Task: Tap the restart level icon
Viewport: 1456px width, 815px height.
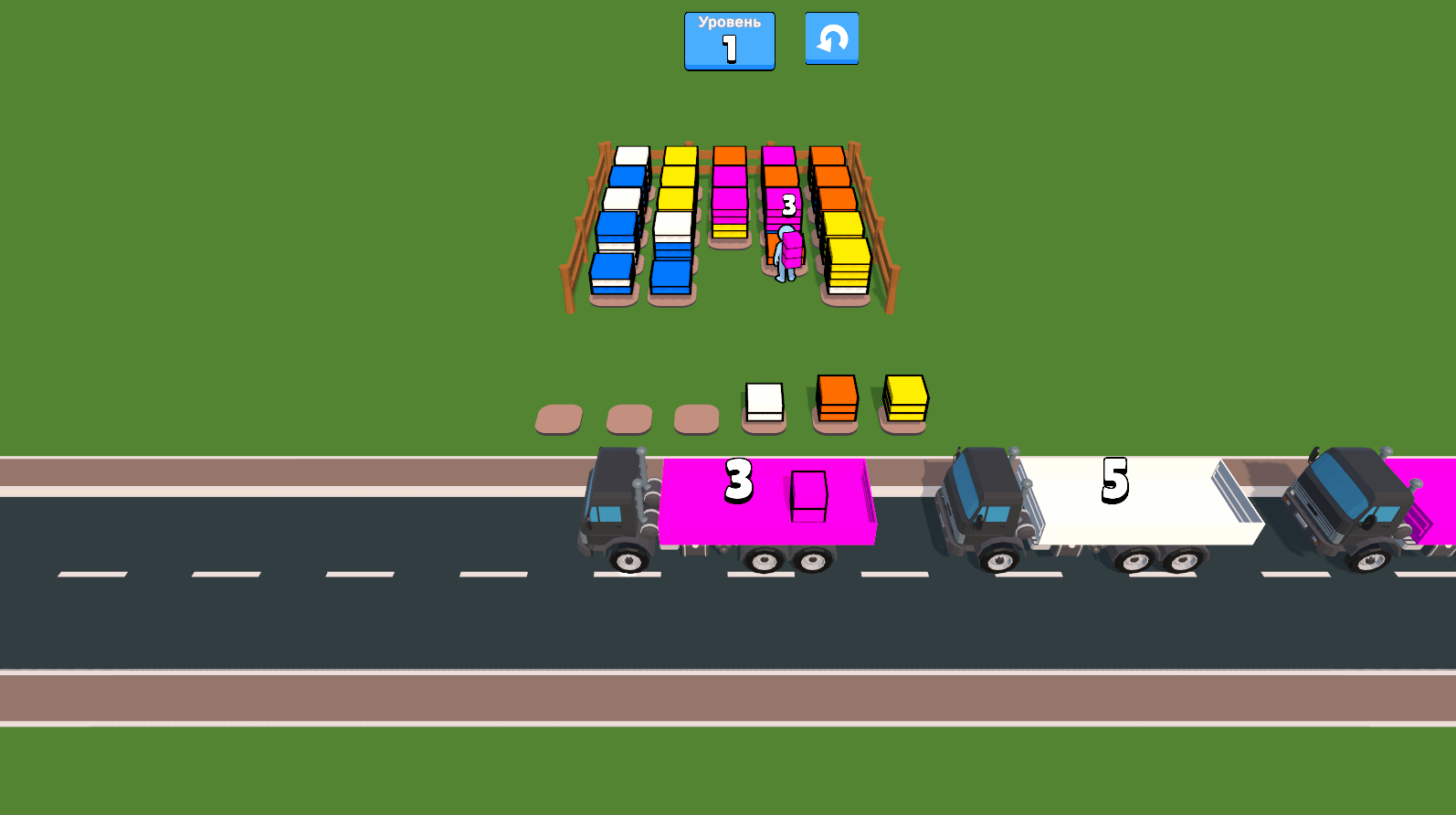Action: 830,38
